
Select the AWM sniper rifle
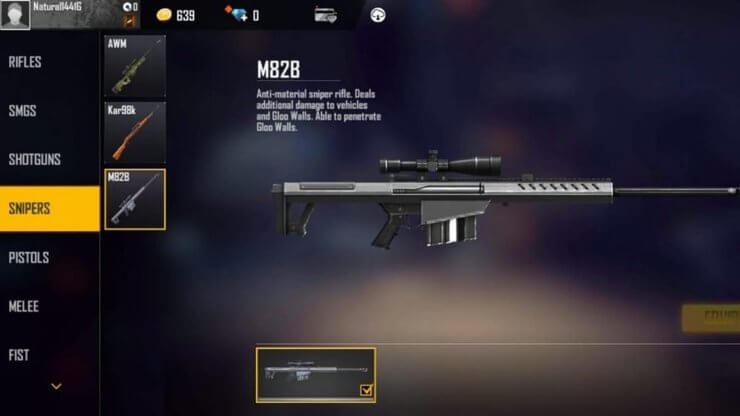(135, 66)
